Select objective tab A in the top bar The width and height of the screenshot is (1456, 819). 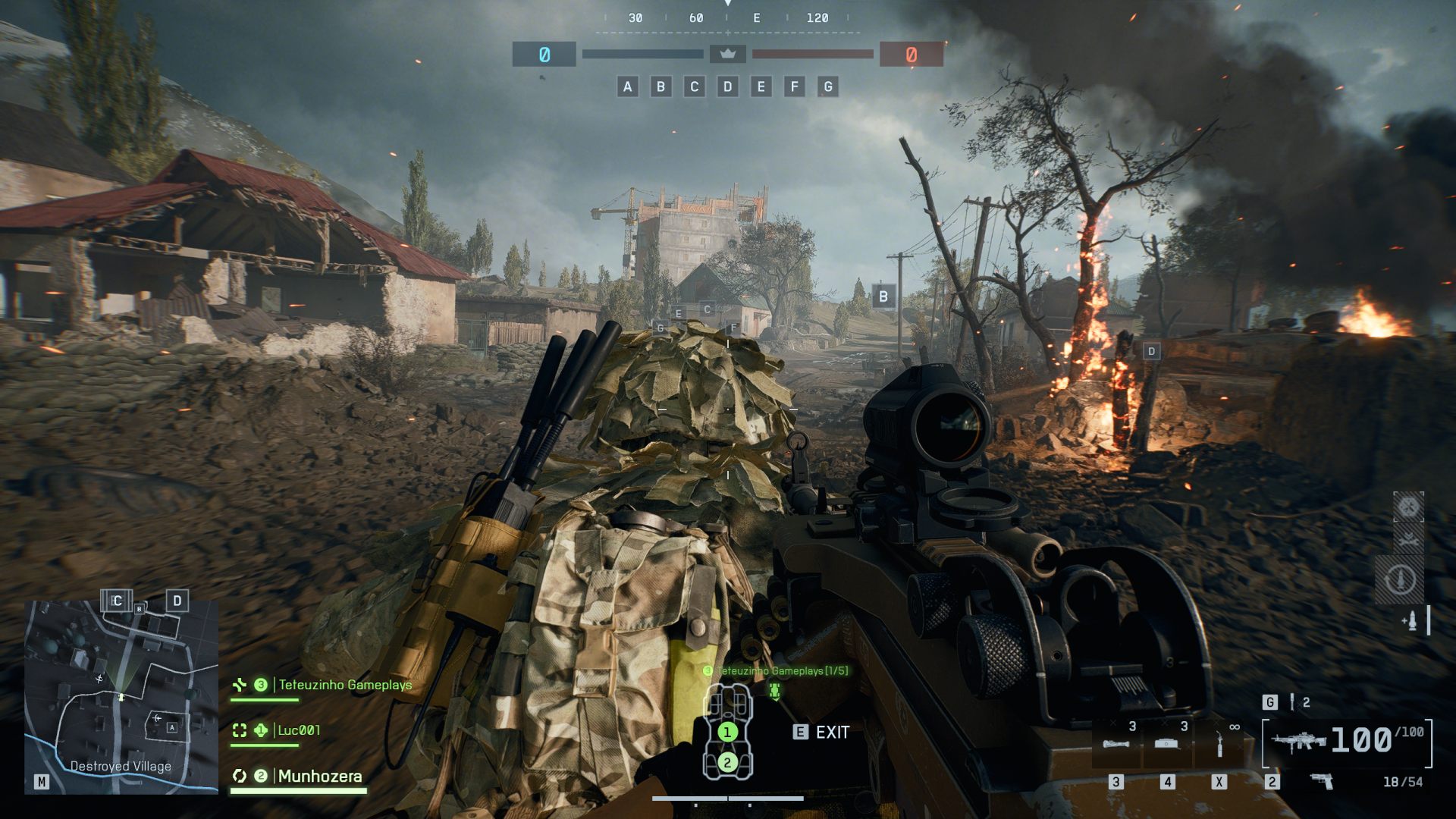pos(626,86)
